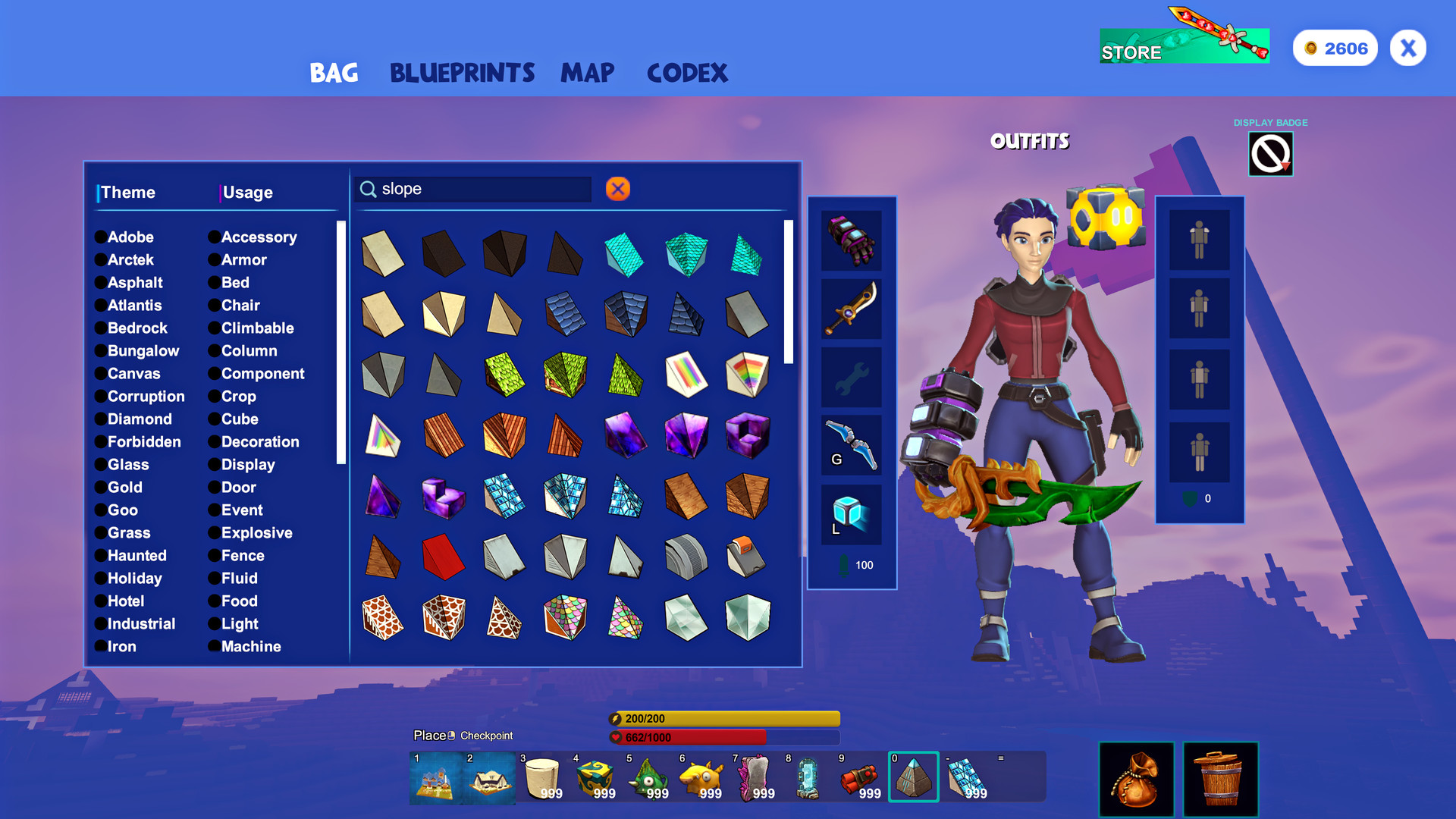Viewport: 1456px width, 819px height.
Task: Open the trash barrel to discard items
Action: coord(1221,779)
